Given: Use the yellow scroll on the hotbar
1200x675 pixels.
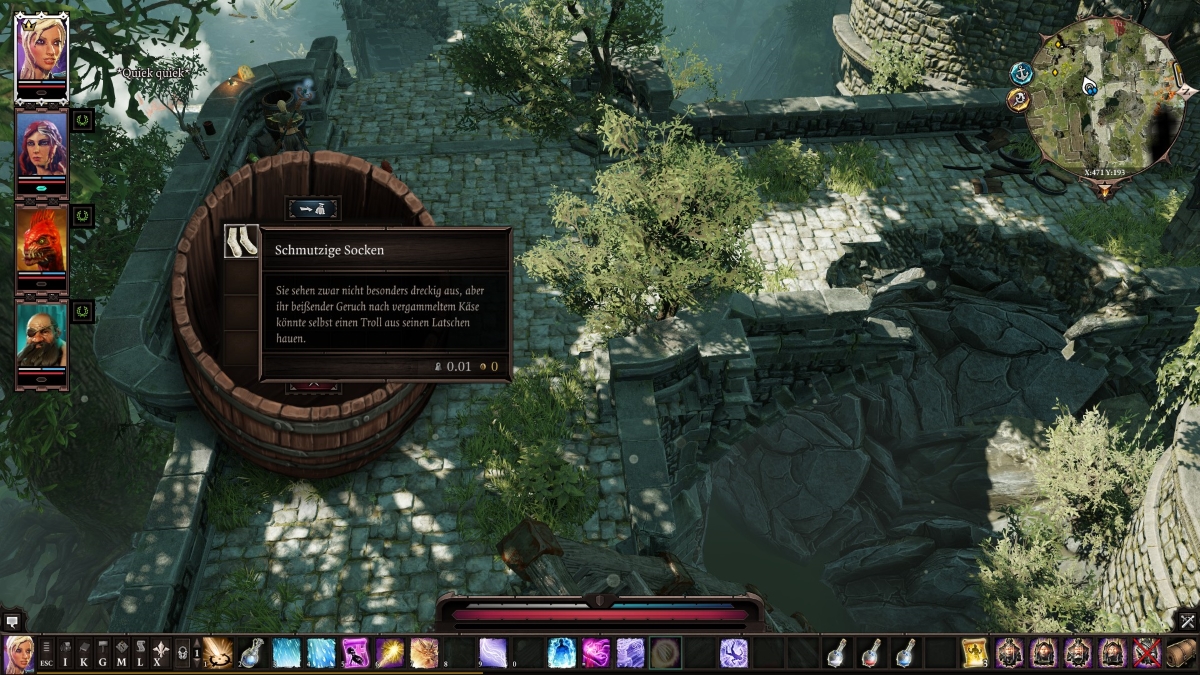Looking at the screenshot, I should 973,653.
